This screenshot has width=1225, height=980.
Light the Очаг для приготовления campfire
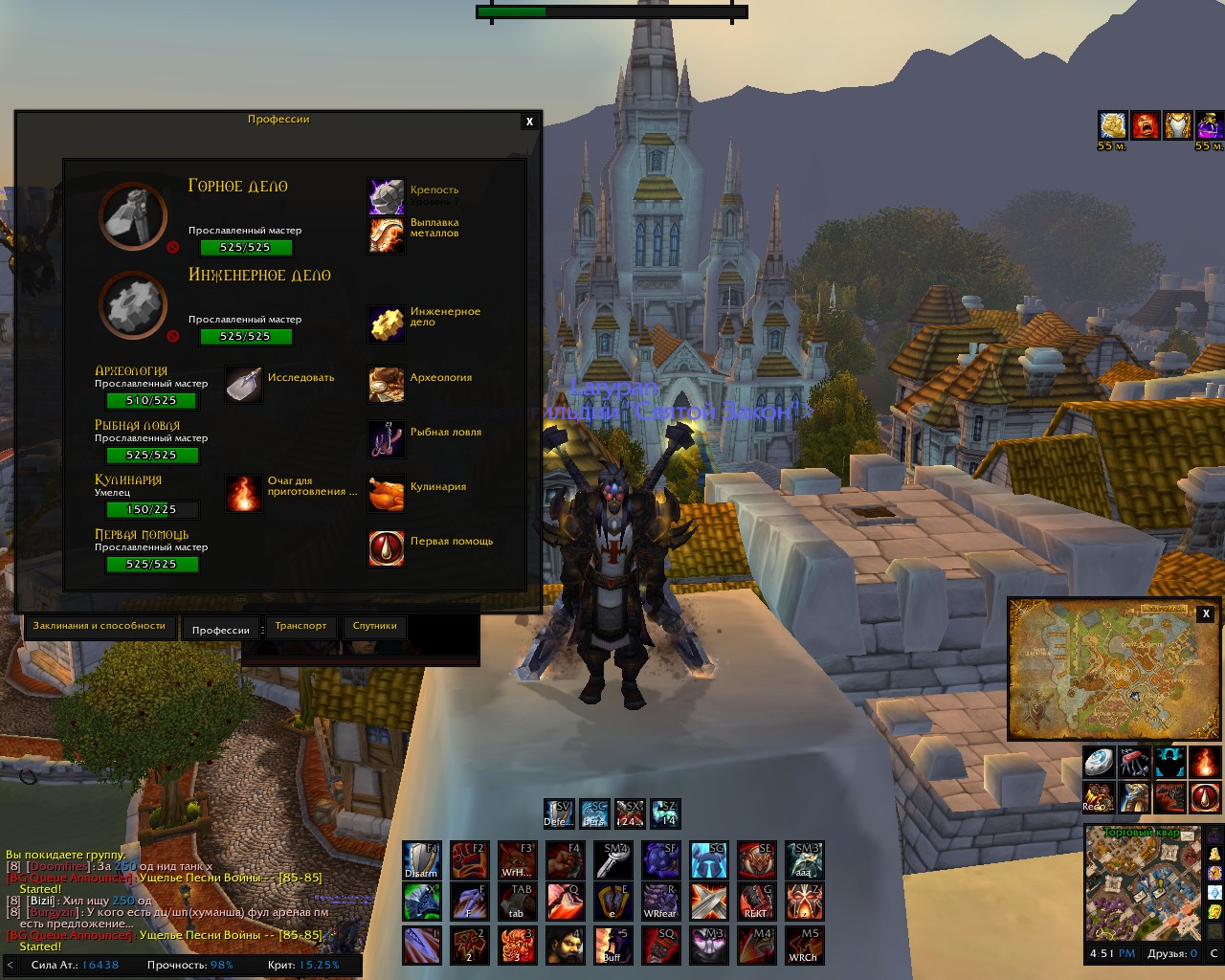pyautogui.click(x=244, y=494)
